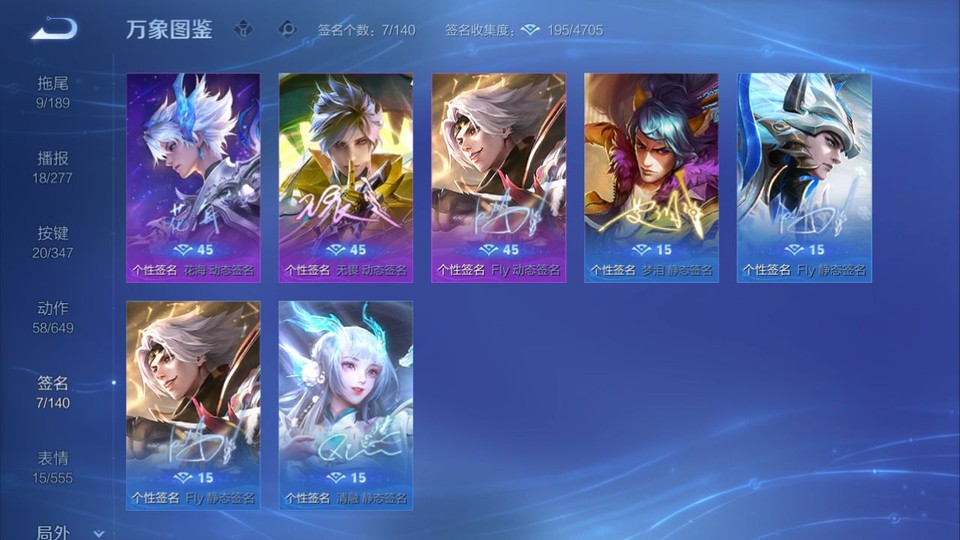Screen dimensions: 960x540
Task: Switch to the 表情 tab
Action: tap(53, 466)
